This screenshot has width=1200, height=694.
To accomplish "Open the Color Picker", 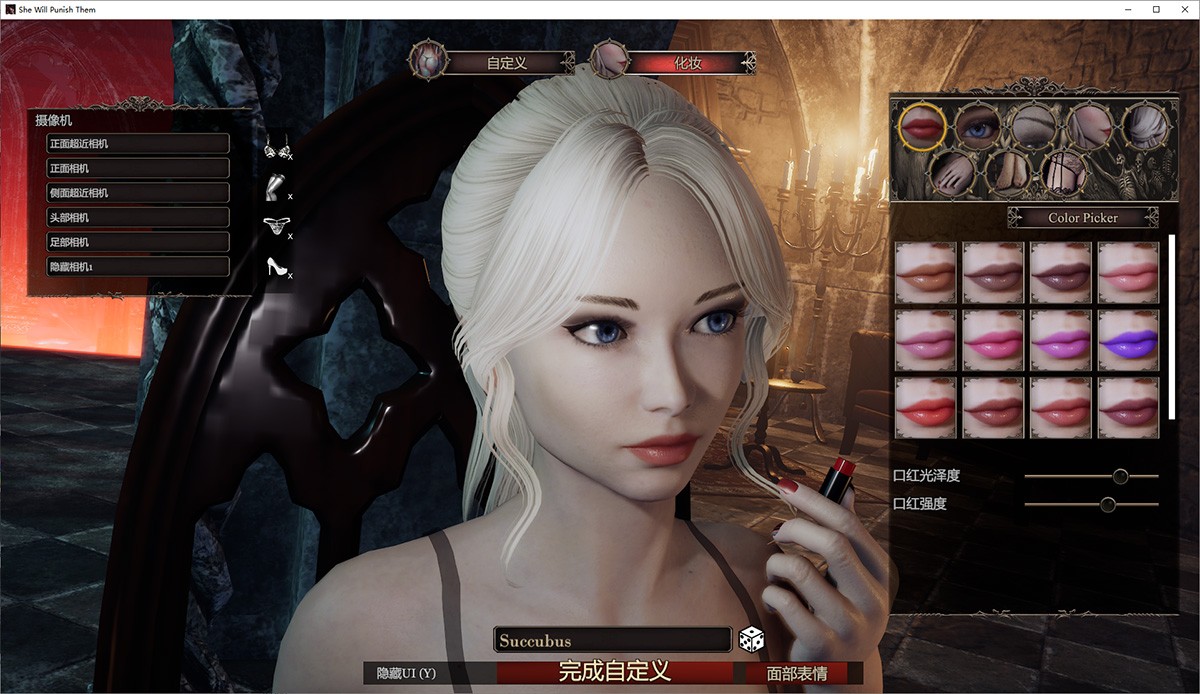I will click(1083, 217).
